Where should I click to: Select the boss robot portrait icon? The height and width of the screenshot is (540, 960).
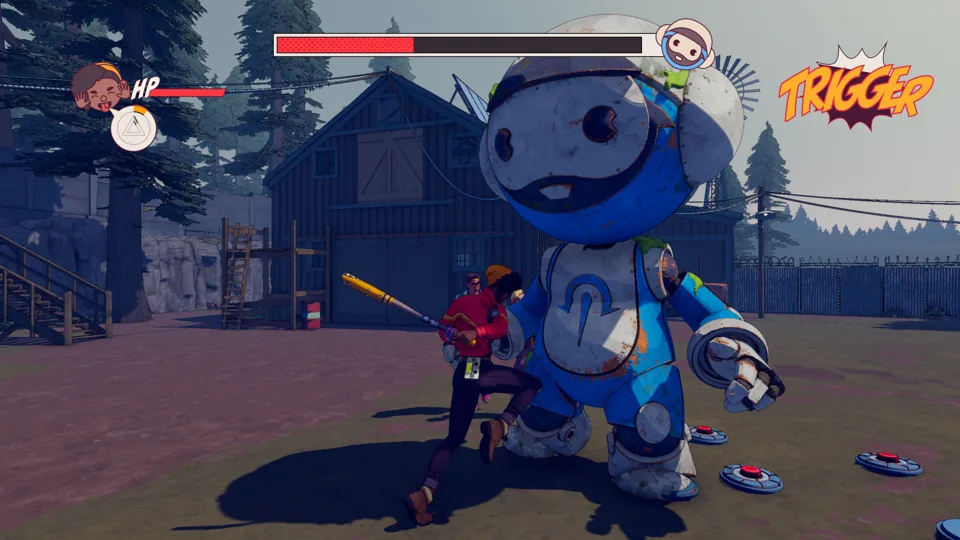point(684,43)
